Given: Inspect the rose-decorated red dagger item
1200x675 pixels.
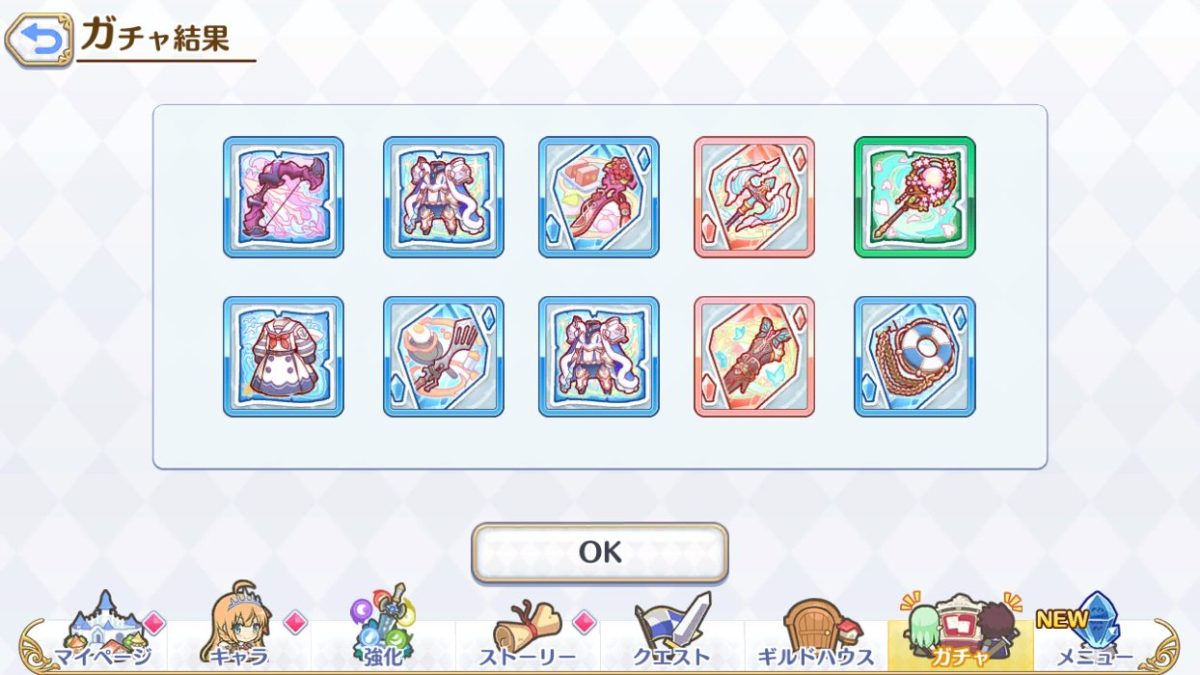Looking at the screenshot, I should click(x=598, y=197).
